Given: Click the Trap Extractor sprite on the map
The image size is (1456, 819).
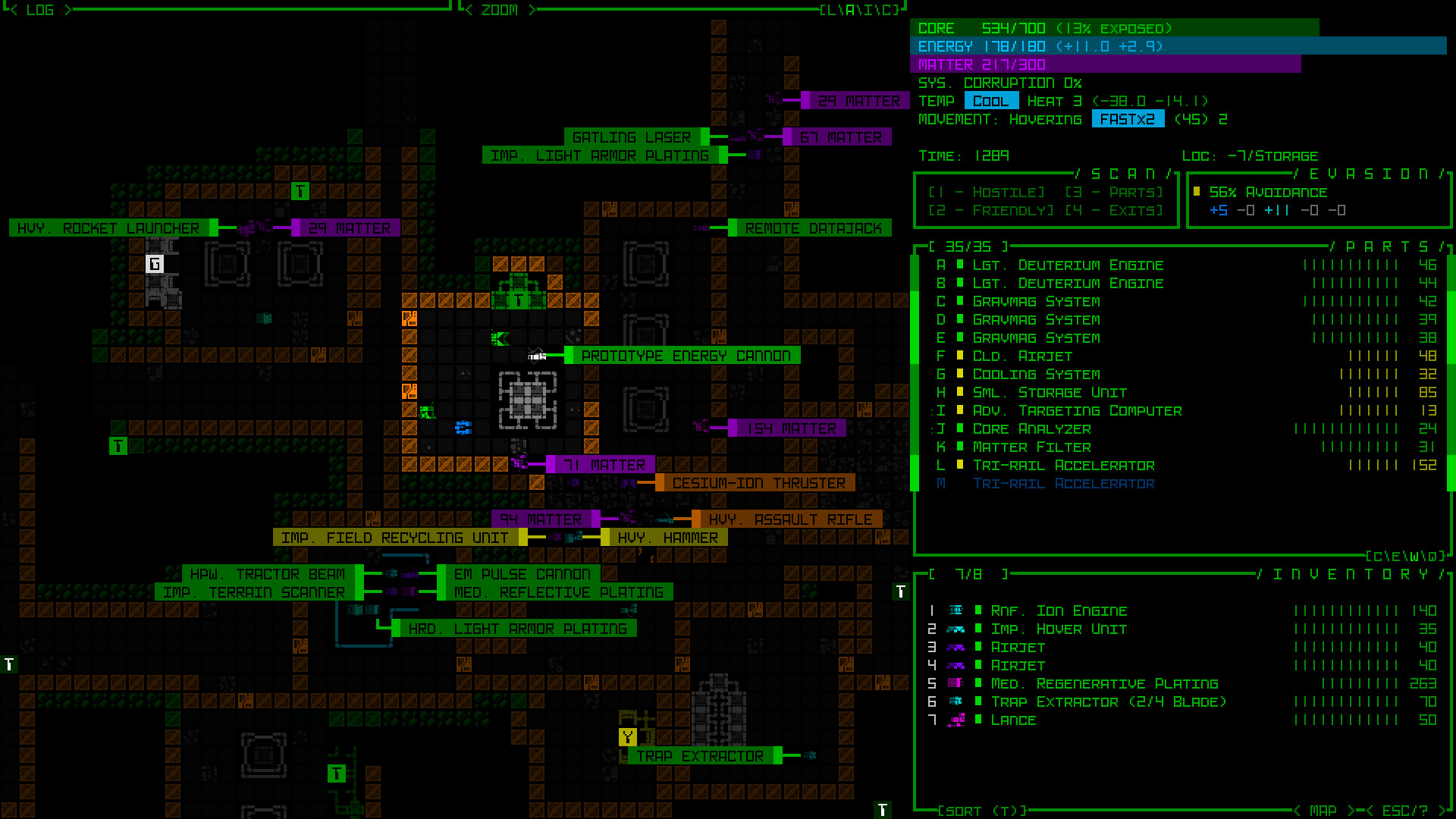Looking at the screenshot, I should [x=811, y=755].
